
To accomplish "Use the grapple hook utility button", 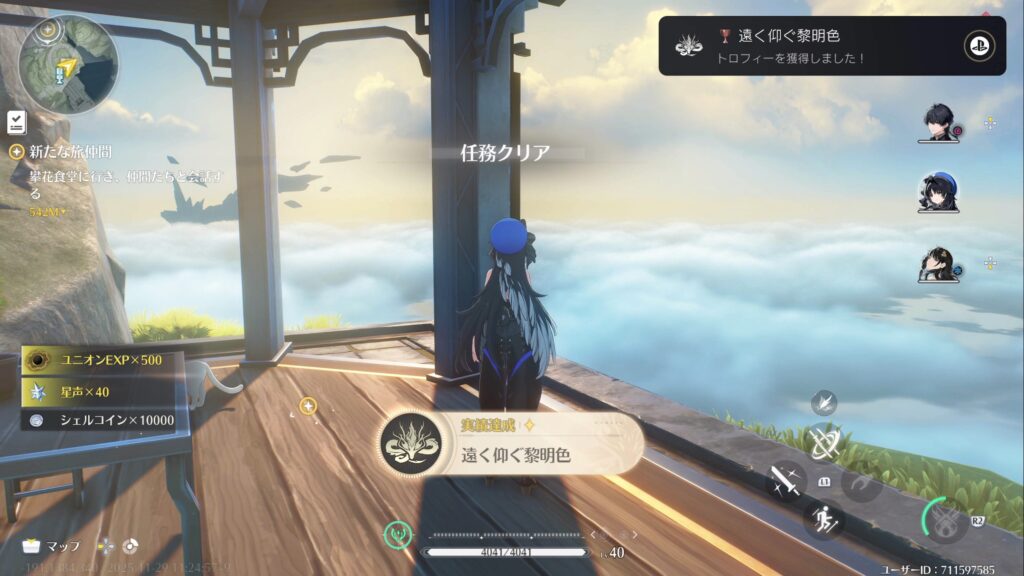I will pos(861,484).
